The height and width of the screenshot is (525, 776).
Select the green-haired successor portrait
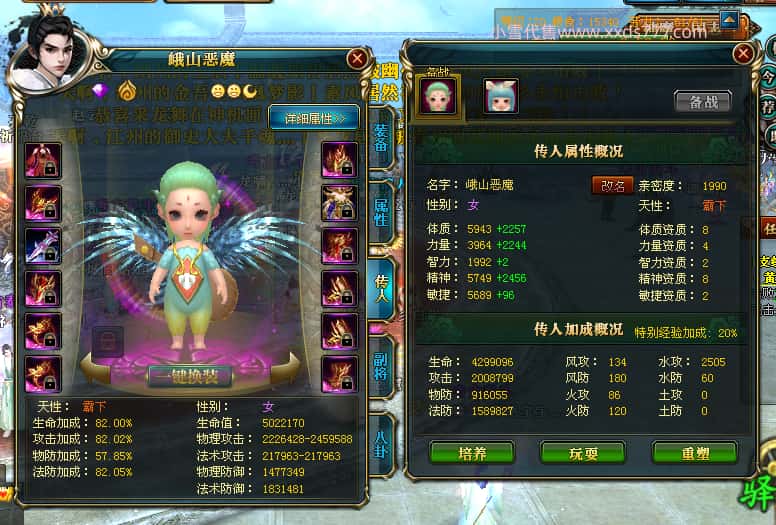click(x=438, y=96)
